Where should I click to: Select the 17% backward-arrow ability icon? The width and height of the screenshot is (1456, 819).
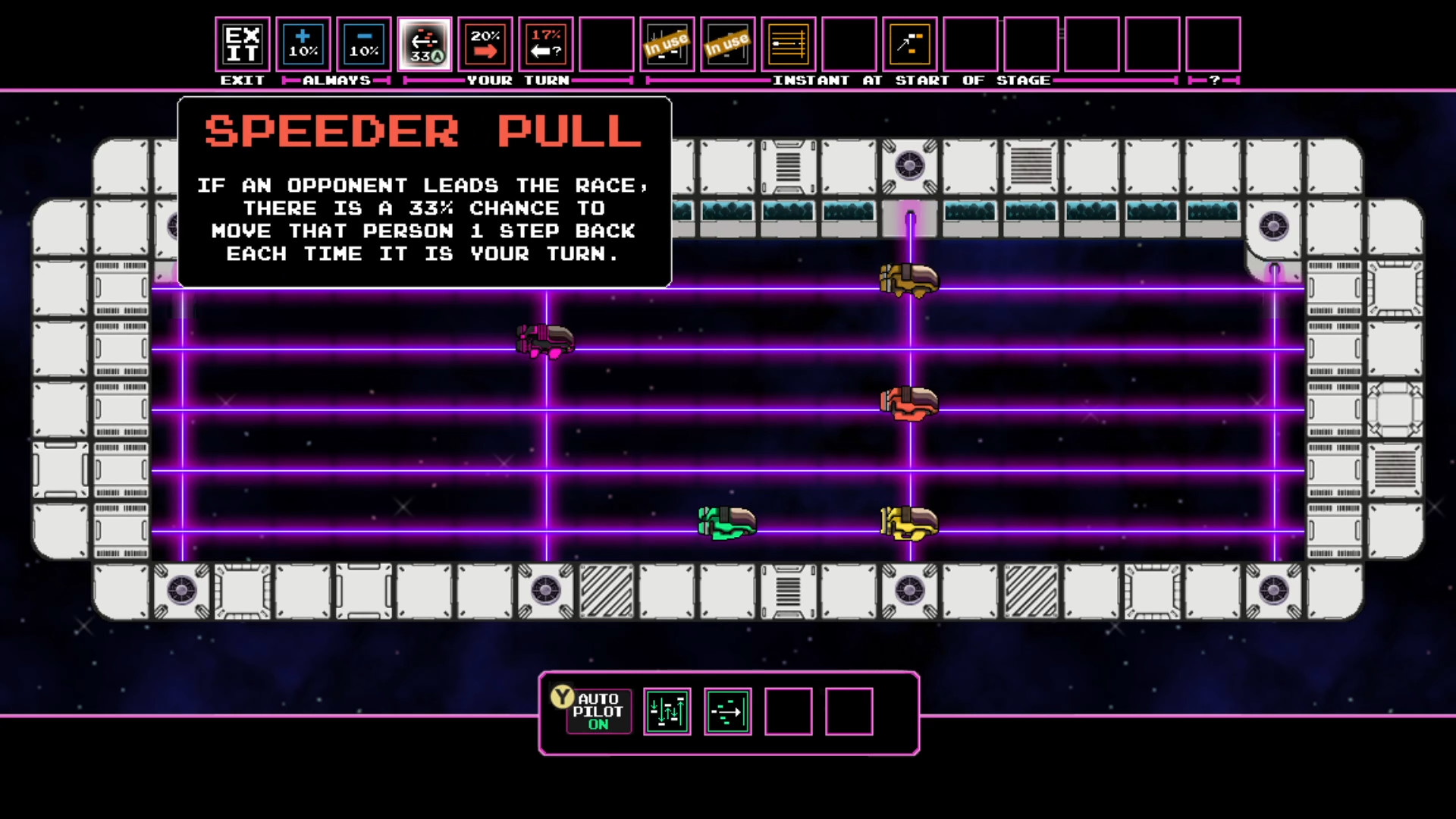tap(545, 44)
